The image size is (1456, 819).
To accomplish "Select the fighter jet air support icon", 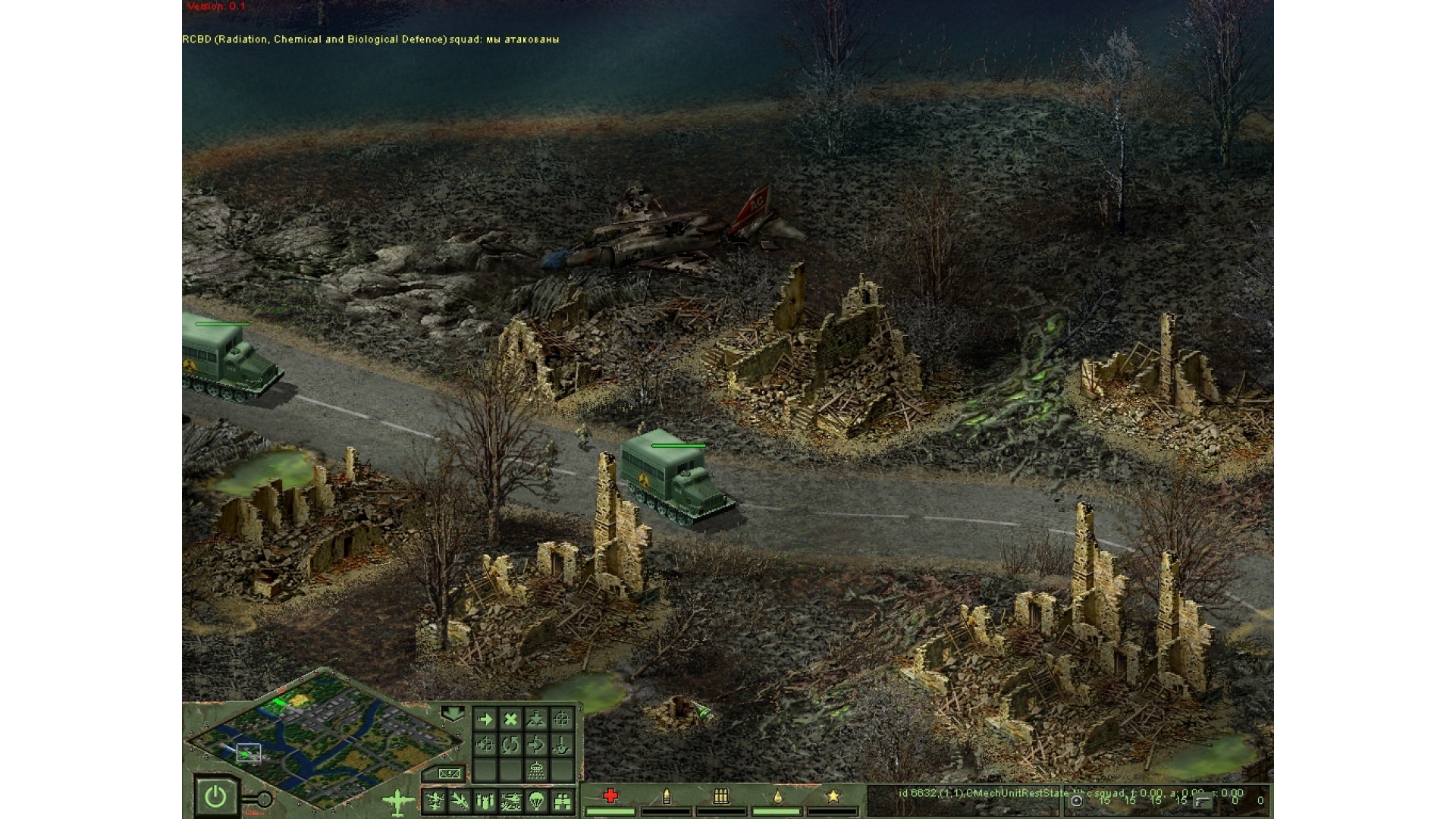I will tap(459, 801).
